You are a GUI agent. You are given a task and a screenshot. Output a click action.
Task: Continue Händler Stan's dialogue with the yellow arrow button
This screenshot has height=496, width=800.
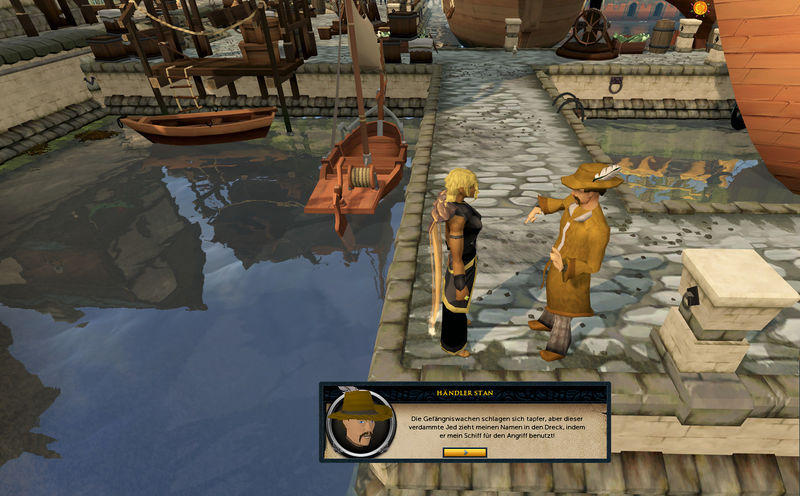pyautogui.click(x=464, y=452)
